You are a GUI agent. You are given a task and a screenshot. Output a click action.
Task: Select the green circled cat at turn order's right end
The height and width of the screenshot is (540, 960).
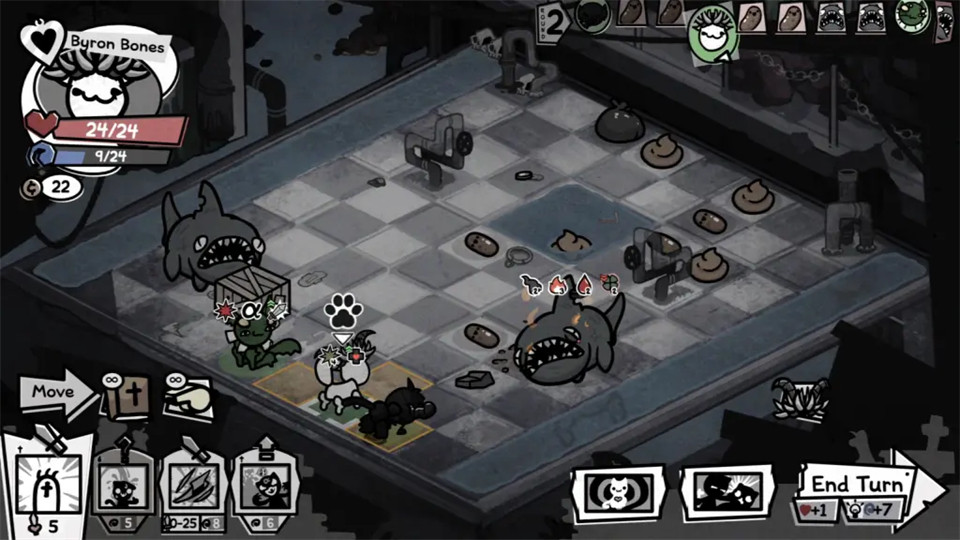click(x=912, y=17)
